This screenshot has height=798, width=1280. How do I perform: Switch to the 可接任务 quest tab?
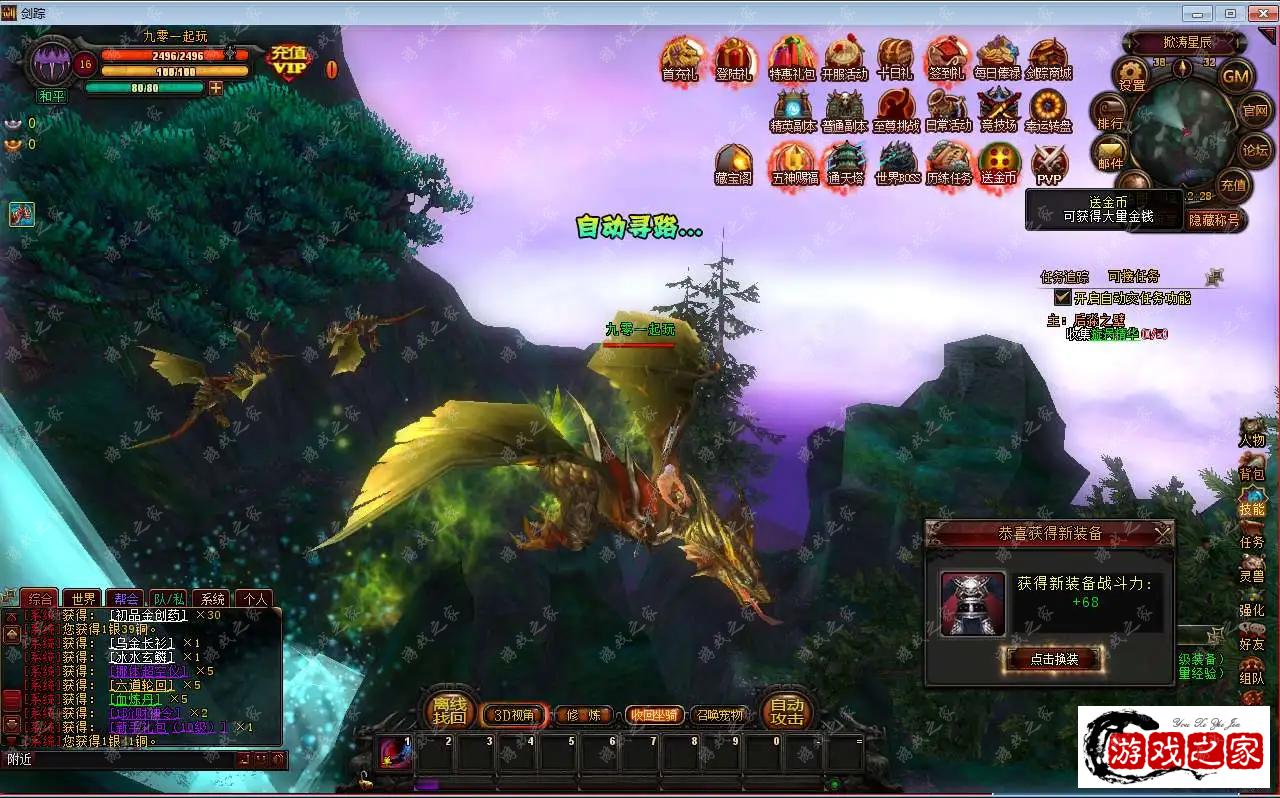(x=1133, y=277)
